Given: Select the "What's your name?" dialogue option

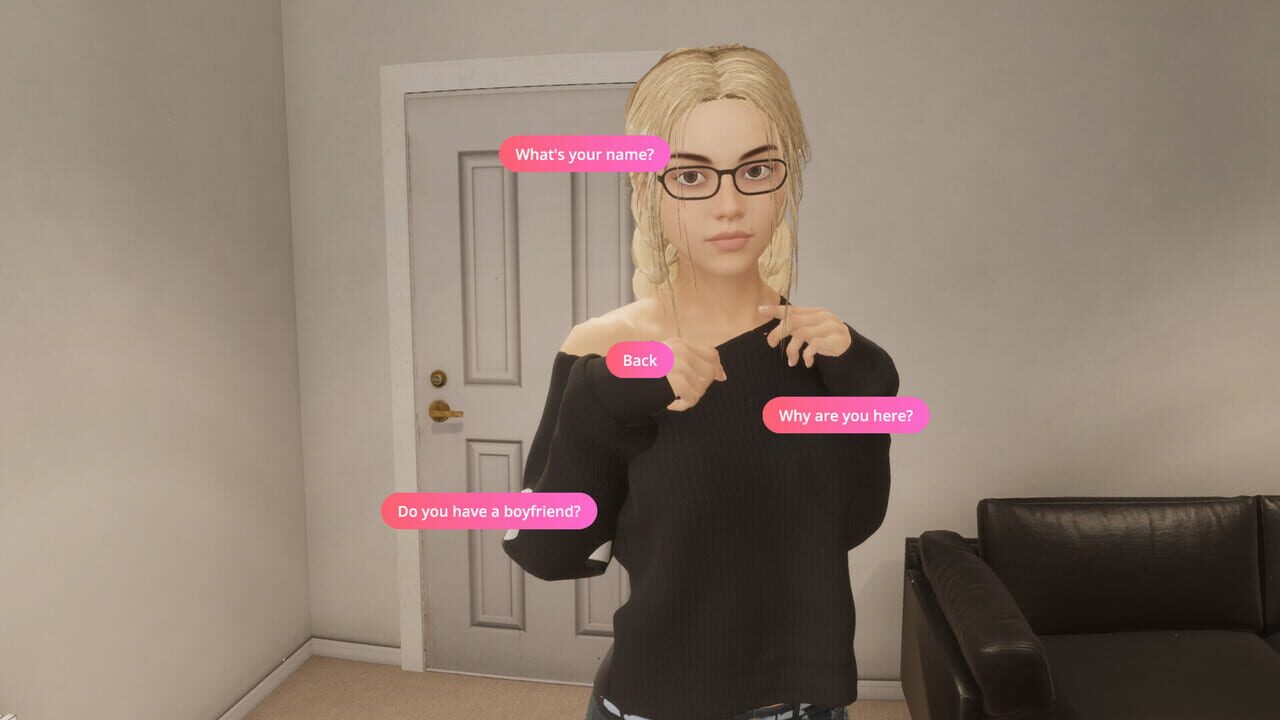Looking at the screenshot, I should pyautogui.click(x=584, y=155).
